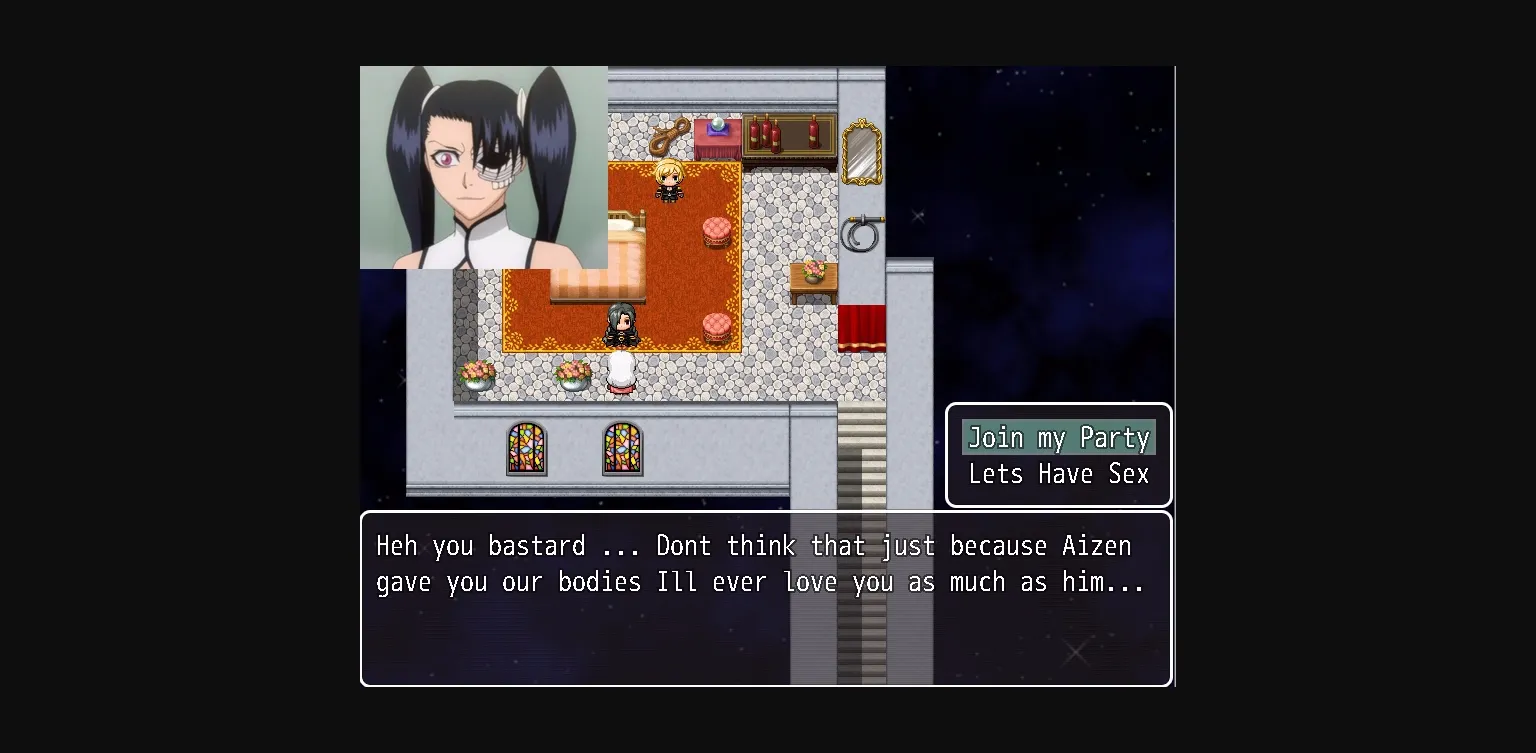Click the flower vase on the wooden table
The height and width of the screenshot is (753, 1536).
(811, 270)
